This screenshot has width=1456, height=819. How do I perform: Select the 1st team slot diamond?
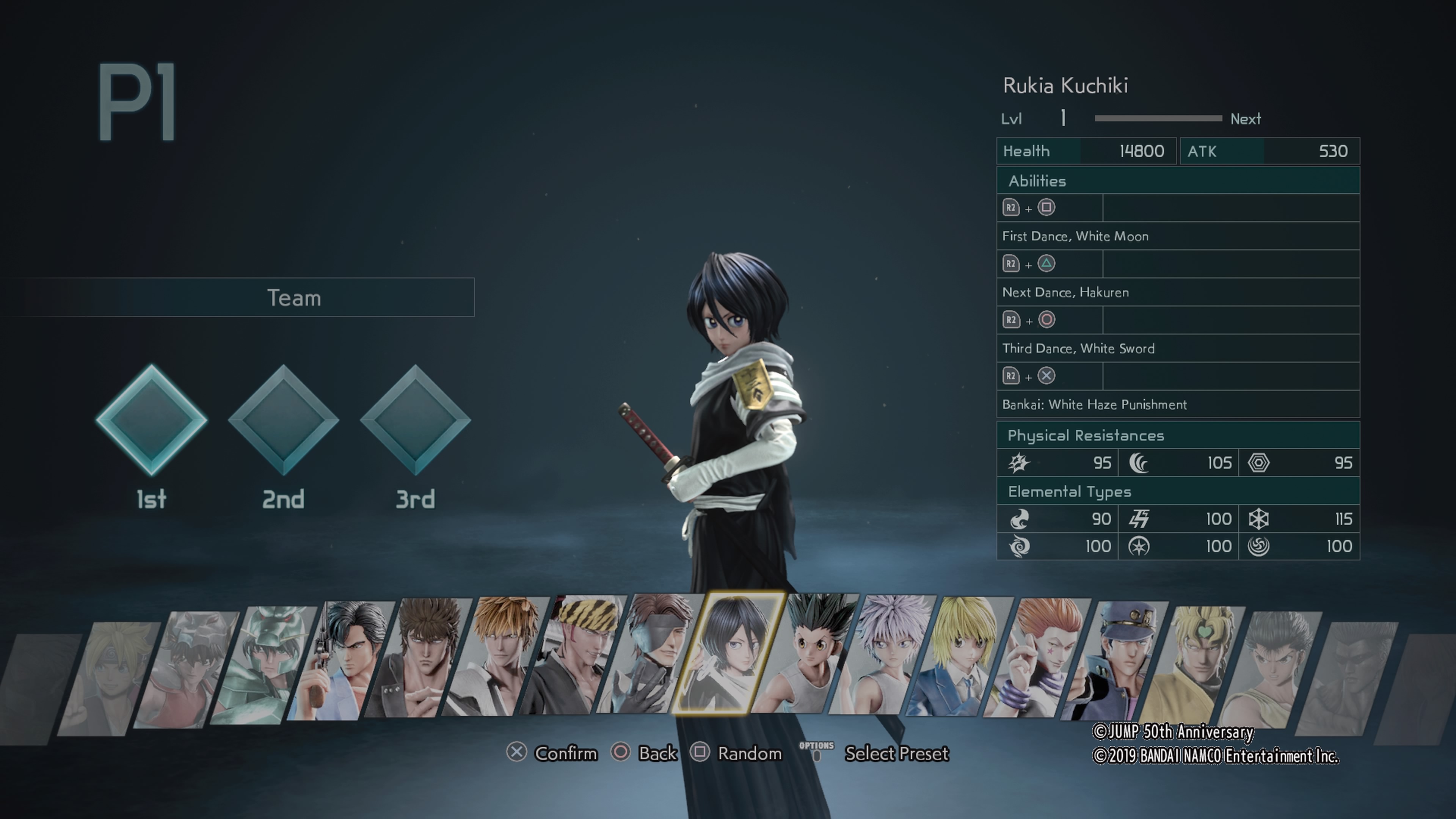pos(152,419)
